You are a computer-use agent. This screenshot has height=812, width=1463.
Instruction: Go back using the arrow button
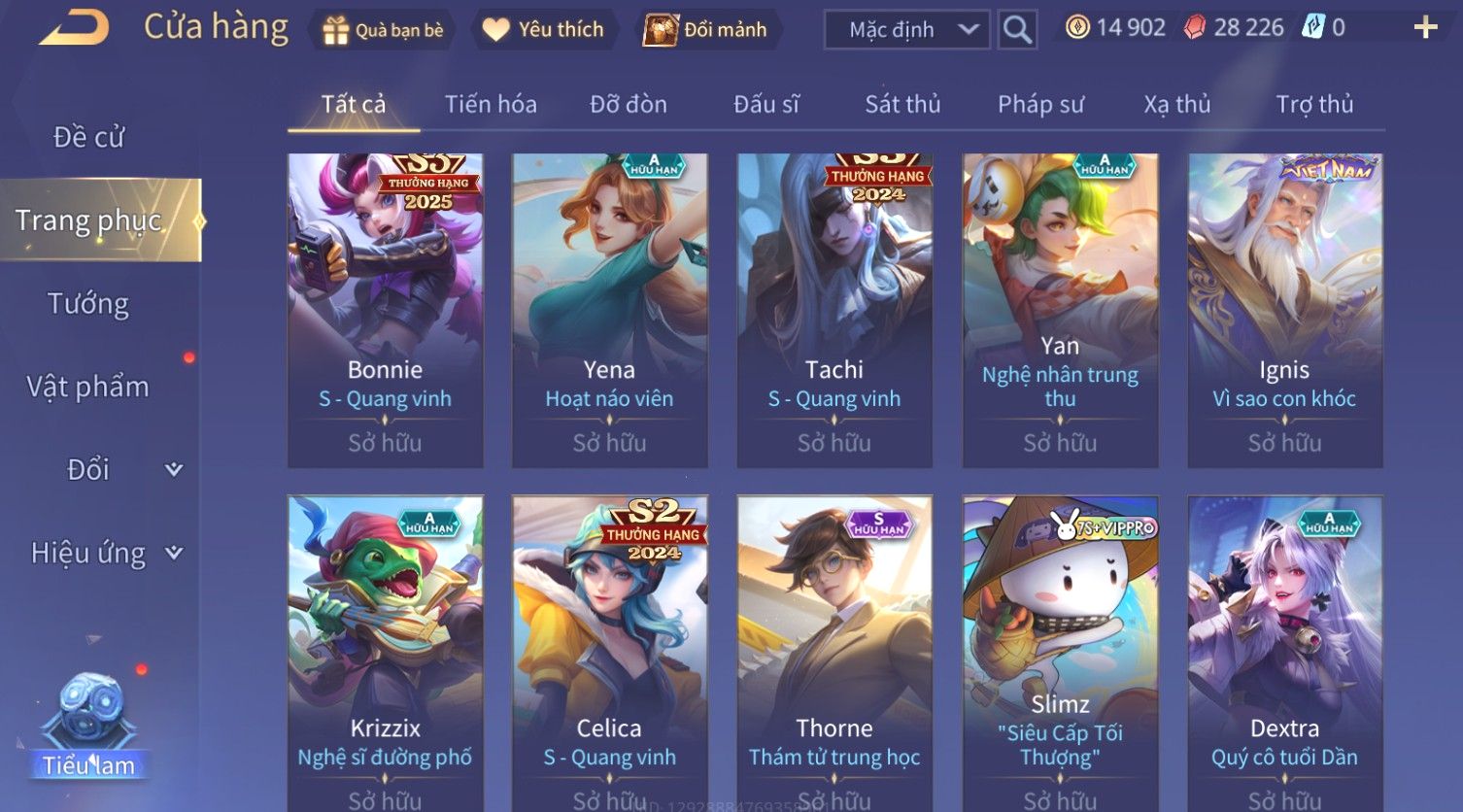[x=75, y=27]
